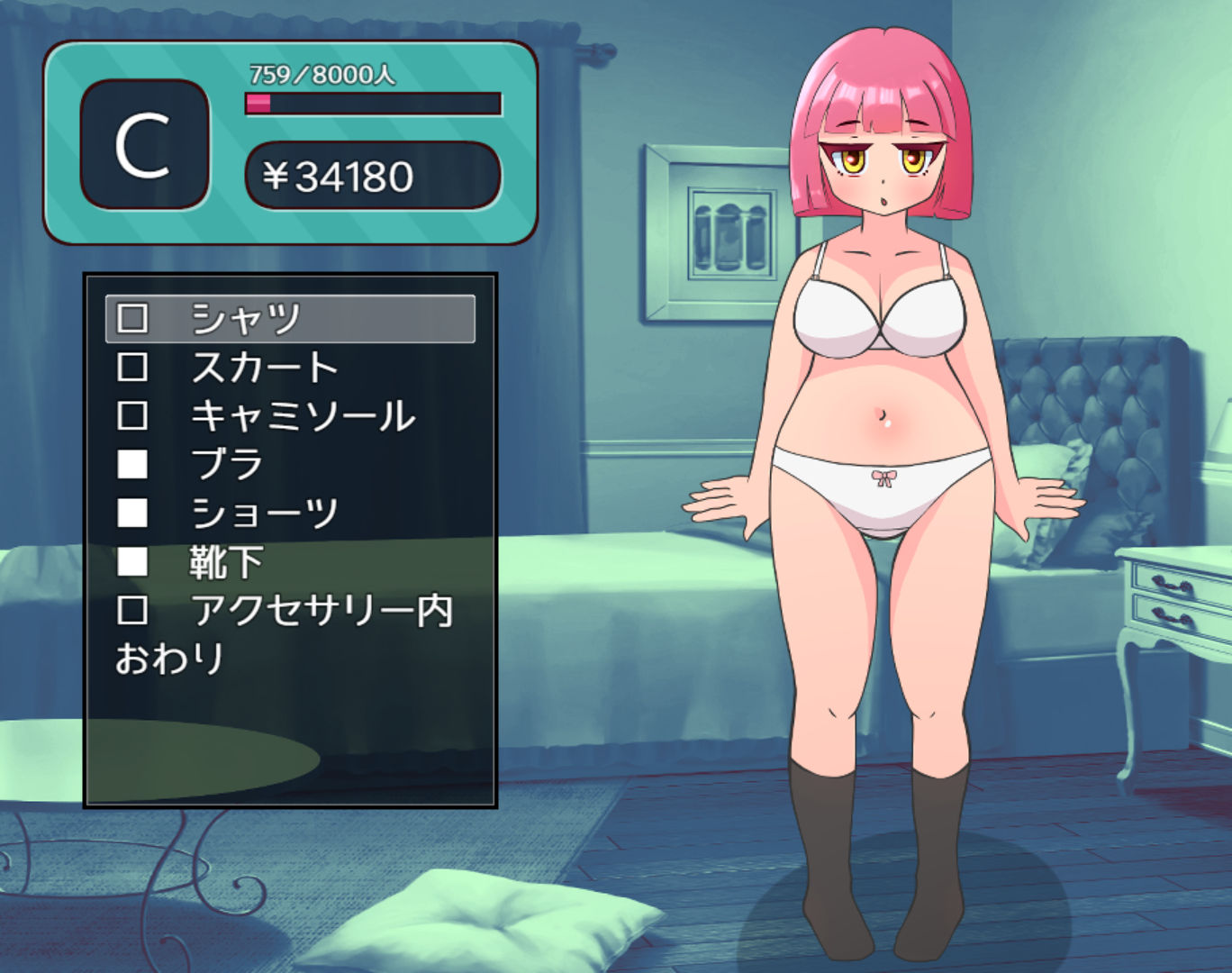Check the キャミソール box

133,414
